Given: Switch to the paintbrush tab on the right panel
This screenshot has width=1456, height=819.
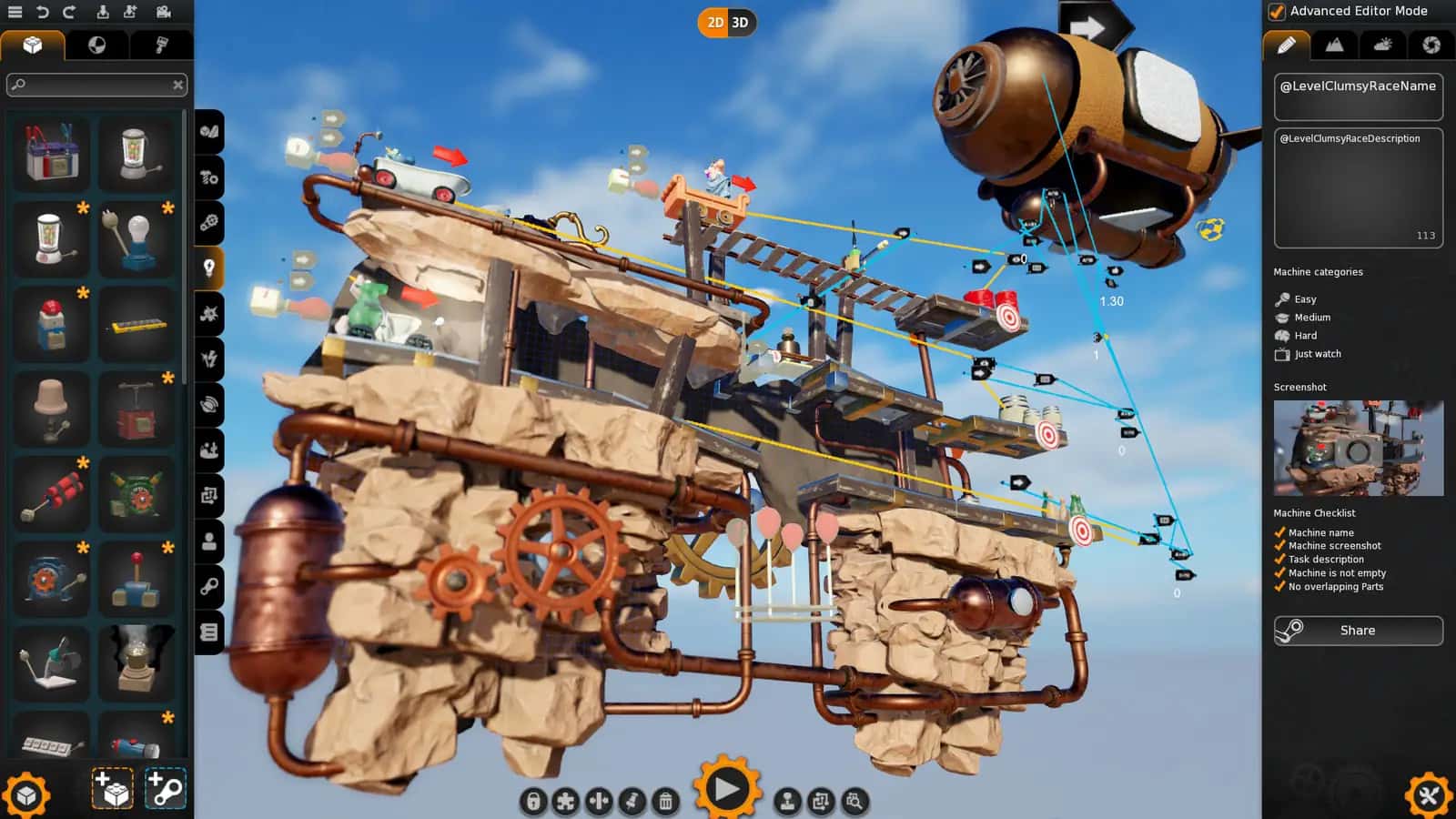Looking at the screenshot, I should pyautogui.click(x=1288, y=45).
